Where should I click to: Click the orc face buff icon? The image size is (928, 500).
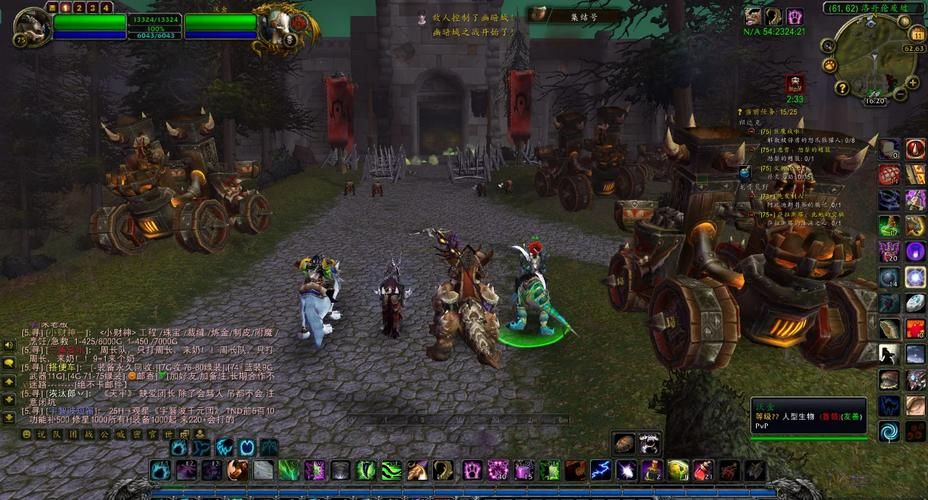pyautogui.click(x=752, y=16)
